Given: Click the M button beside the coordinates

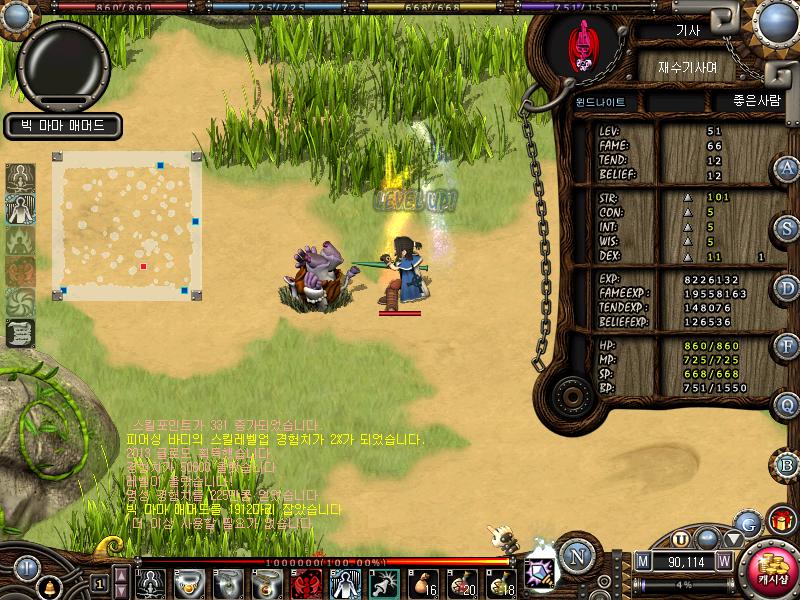Looking at the screenshot, I should coord(642,561).
